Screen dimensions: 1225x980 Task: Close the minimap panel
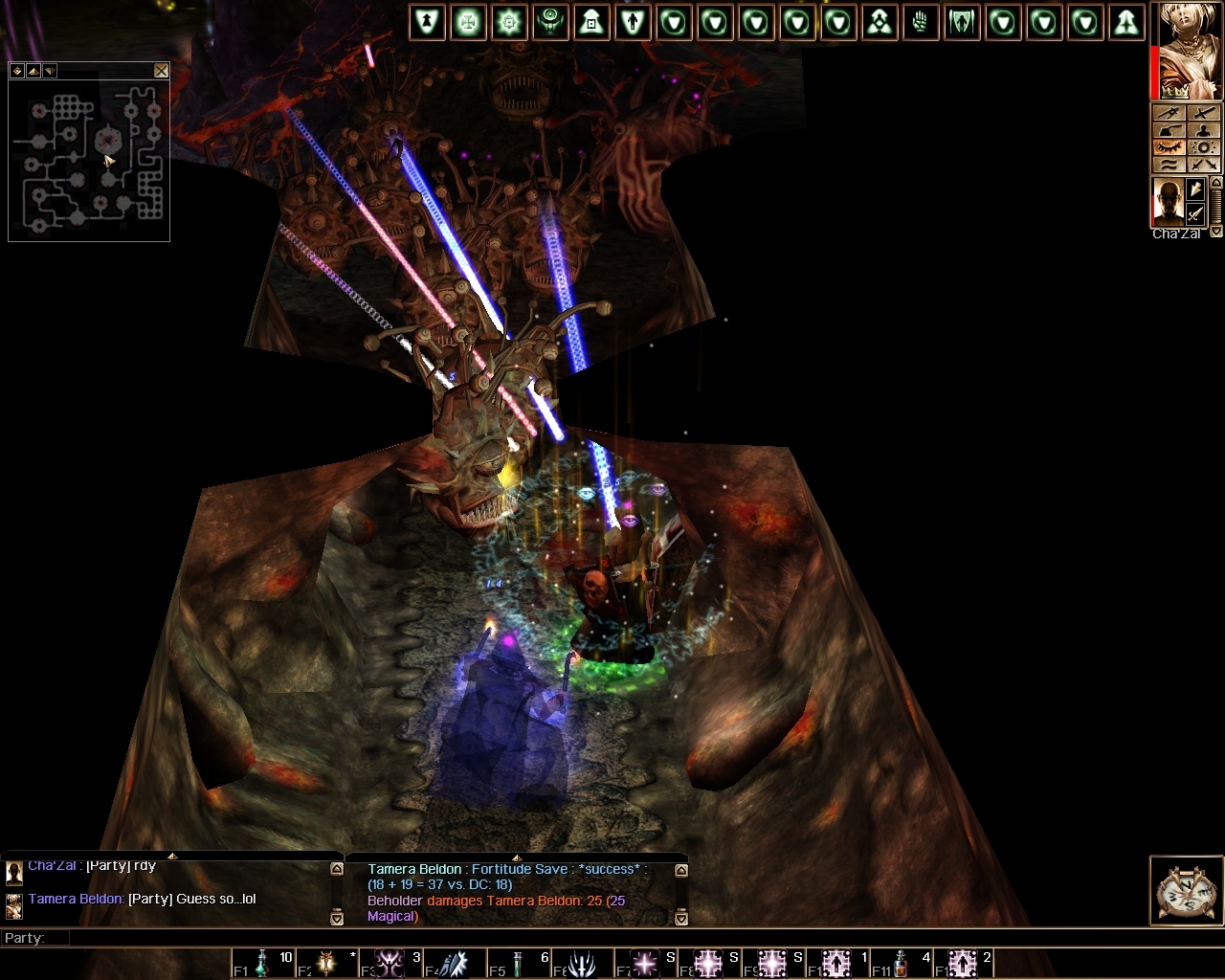pyautogui.click(x=161, y=71)
